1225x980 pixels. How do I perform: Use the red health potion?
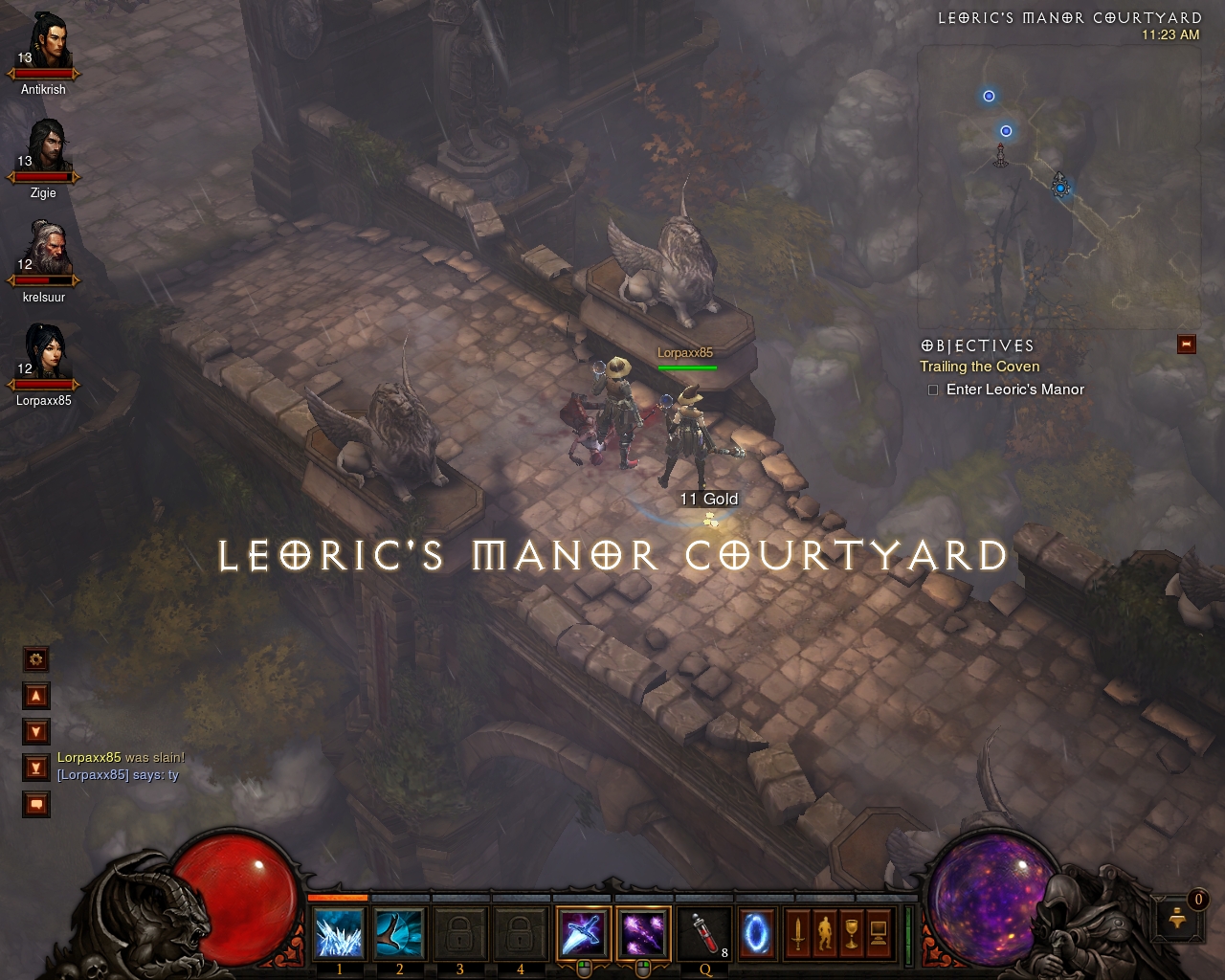[x=704, y=933]
